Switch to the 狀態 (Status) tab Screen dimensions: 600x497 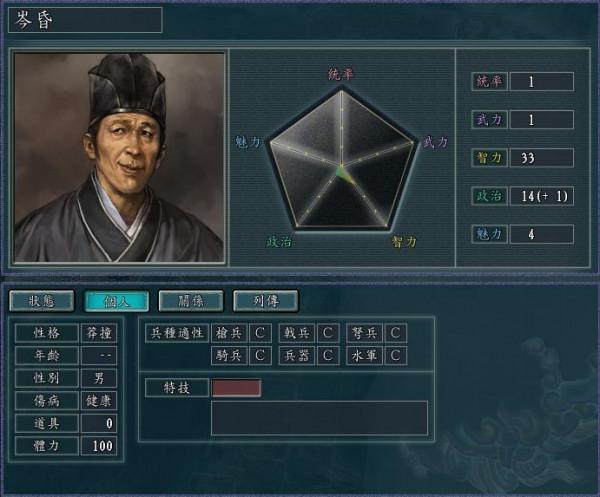coord(42,300)
